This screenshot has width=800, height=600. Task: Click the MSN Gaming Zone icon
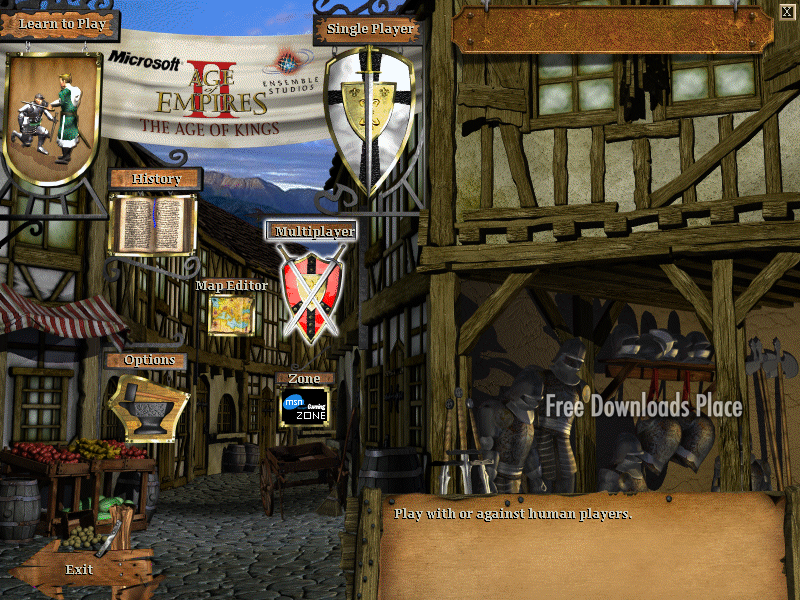tap(304, 407)
